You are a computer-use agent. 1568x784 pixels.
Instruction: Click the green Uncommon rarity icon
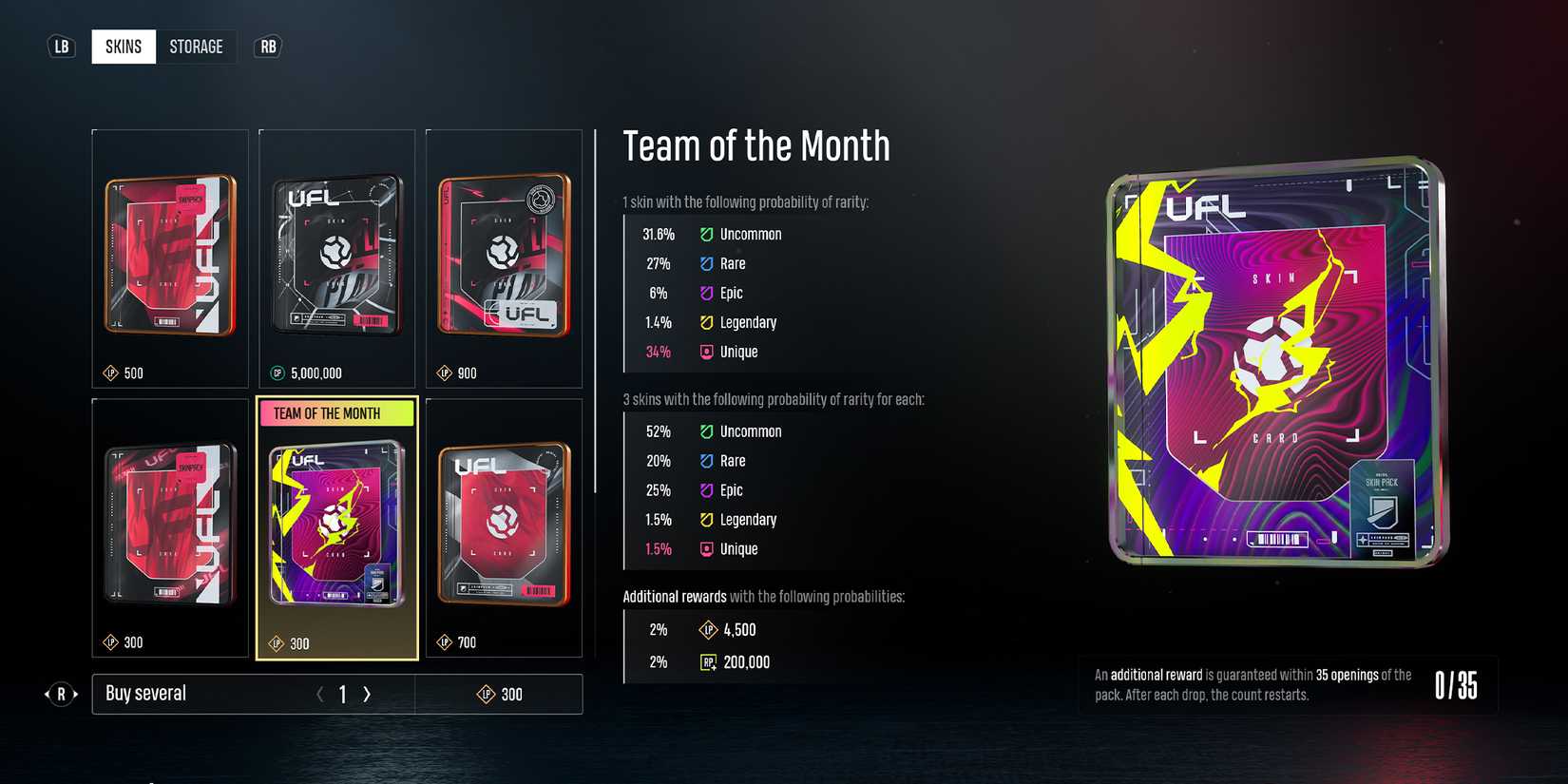coord(706,234)
